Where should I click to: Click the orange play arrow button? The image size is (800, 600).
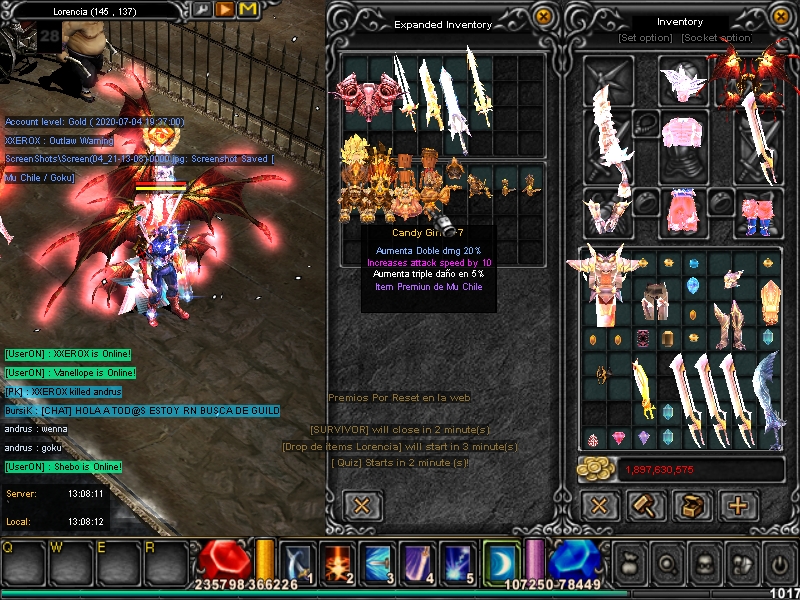coord(225,9)
